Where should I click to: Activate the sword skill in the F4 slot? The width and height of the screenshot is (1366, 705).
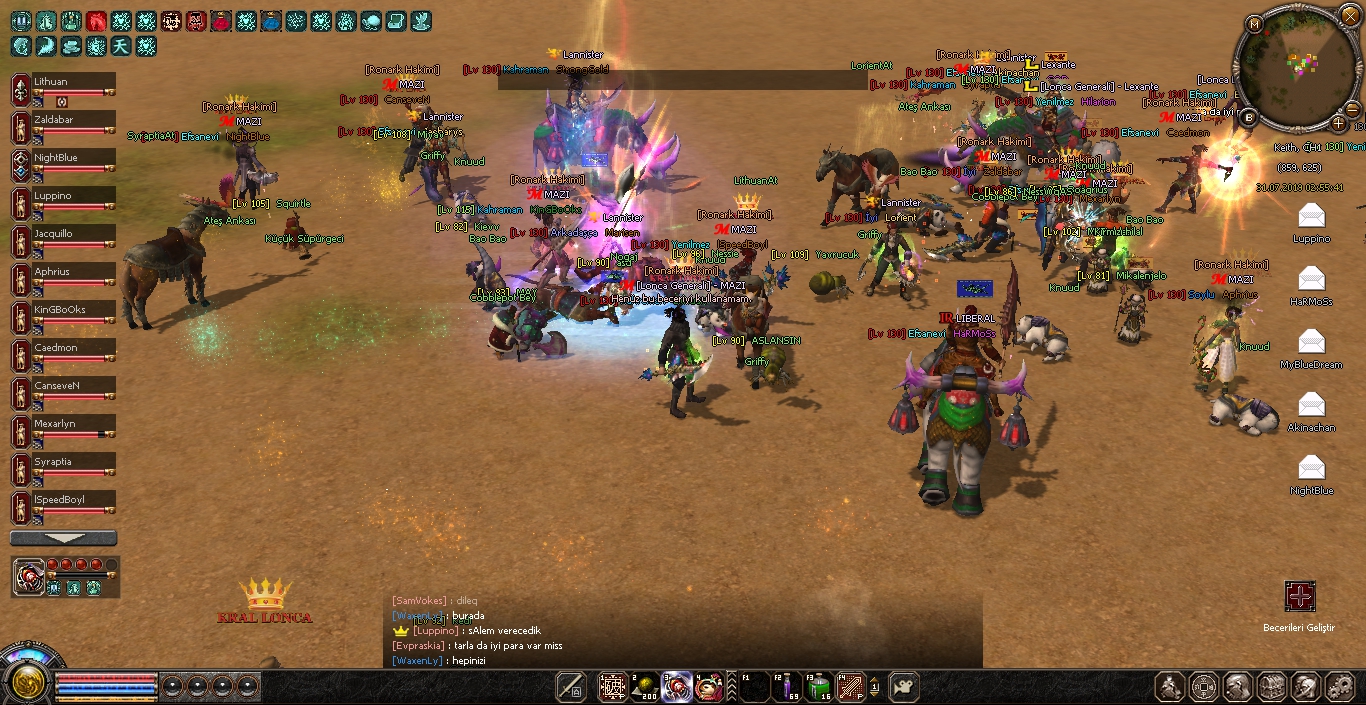[849, 687]
